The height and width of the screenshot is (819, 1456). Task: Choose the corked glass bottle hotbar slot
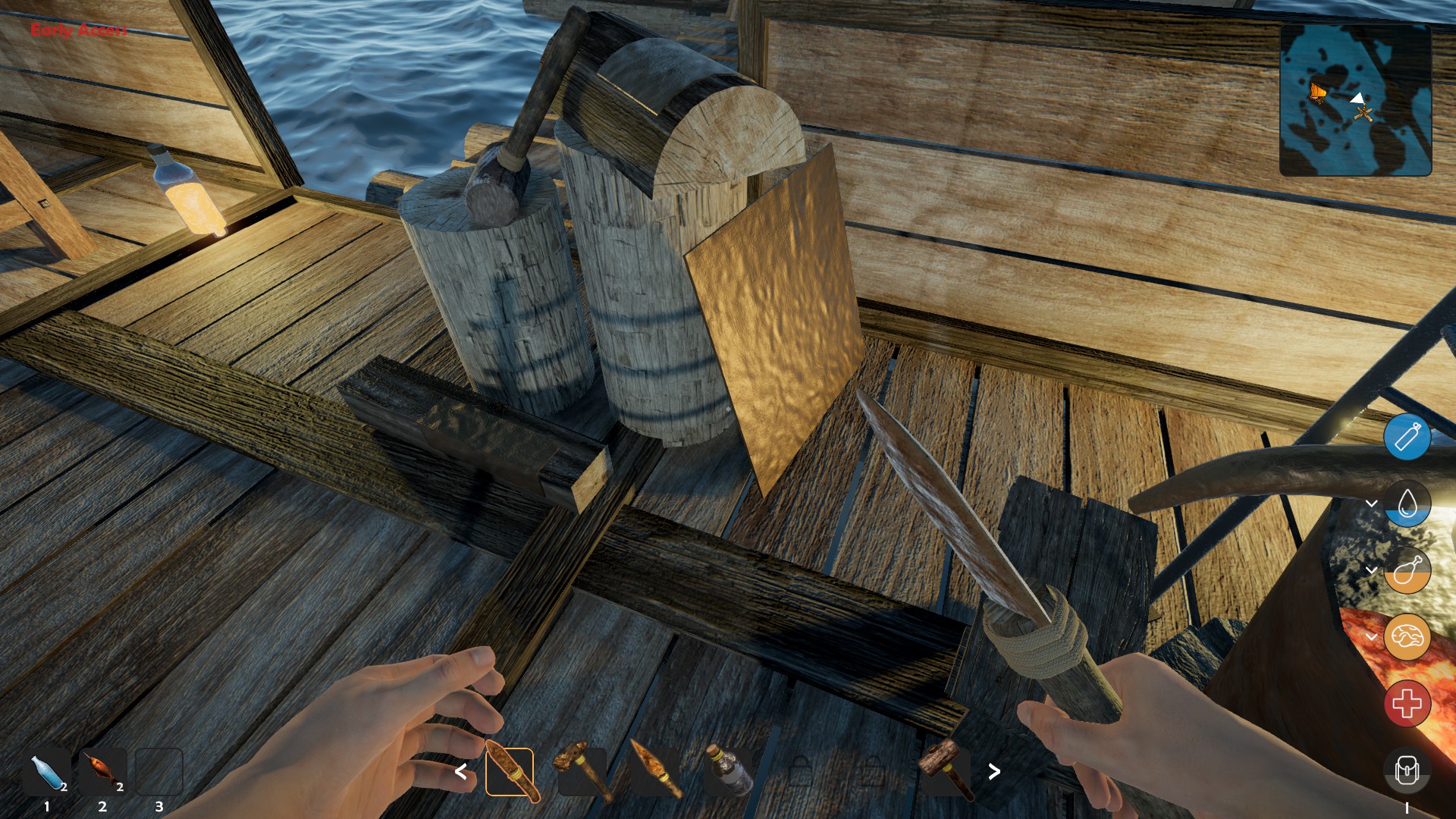[728, 772]
